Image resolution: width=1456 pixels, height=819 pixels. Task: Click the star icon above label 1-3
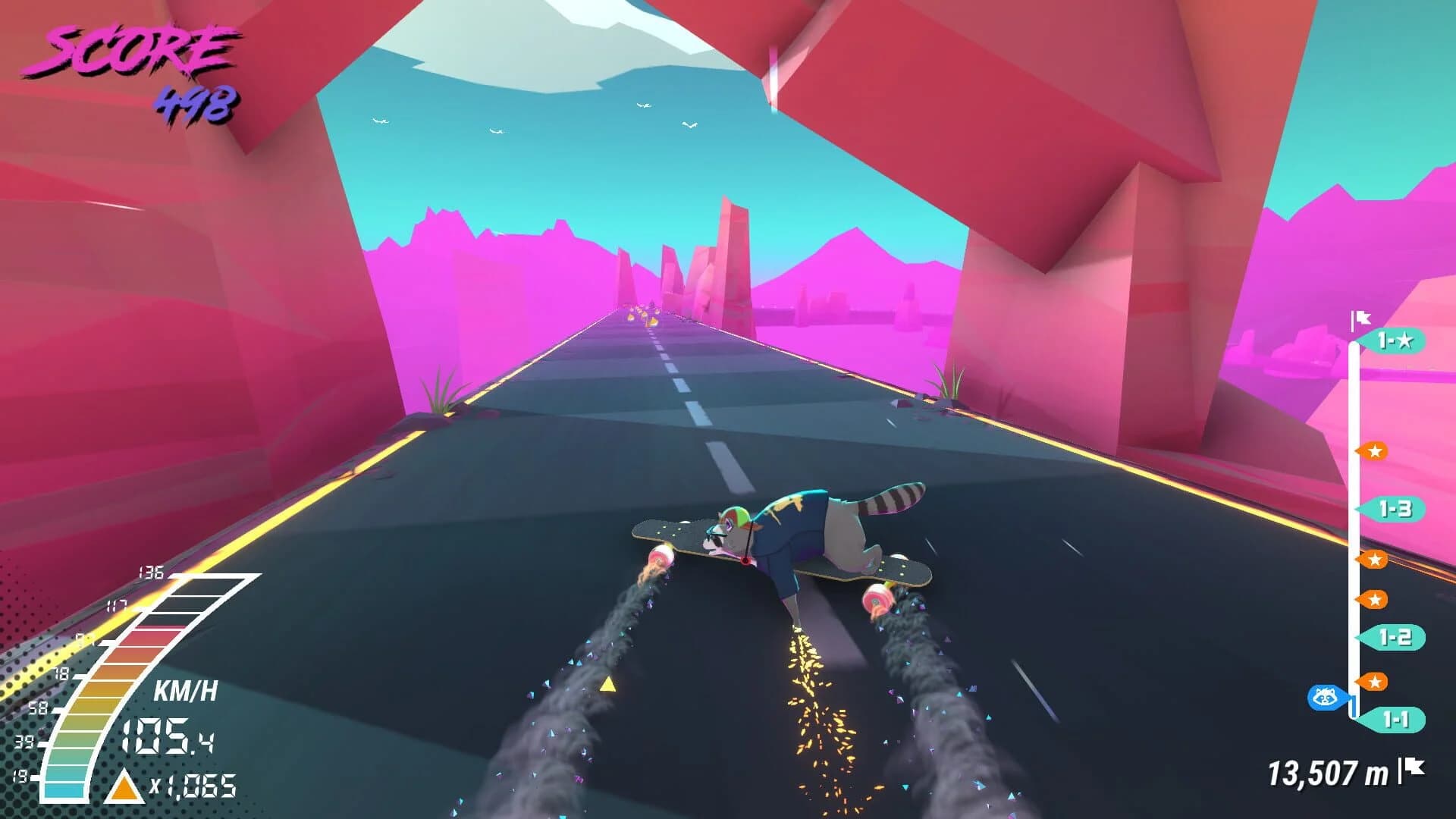pos(1375,451)
